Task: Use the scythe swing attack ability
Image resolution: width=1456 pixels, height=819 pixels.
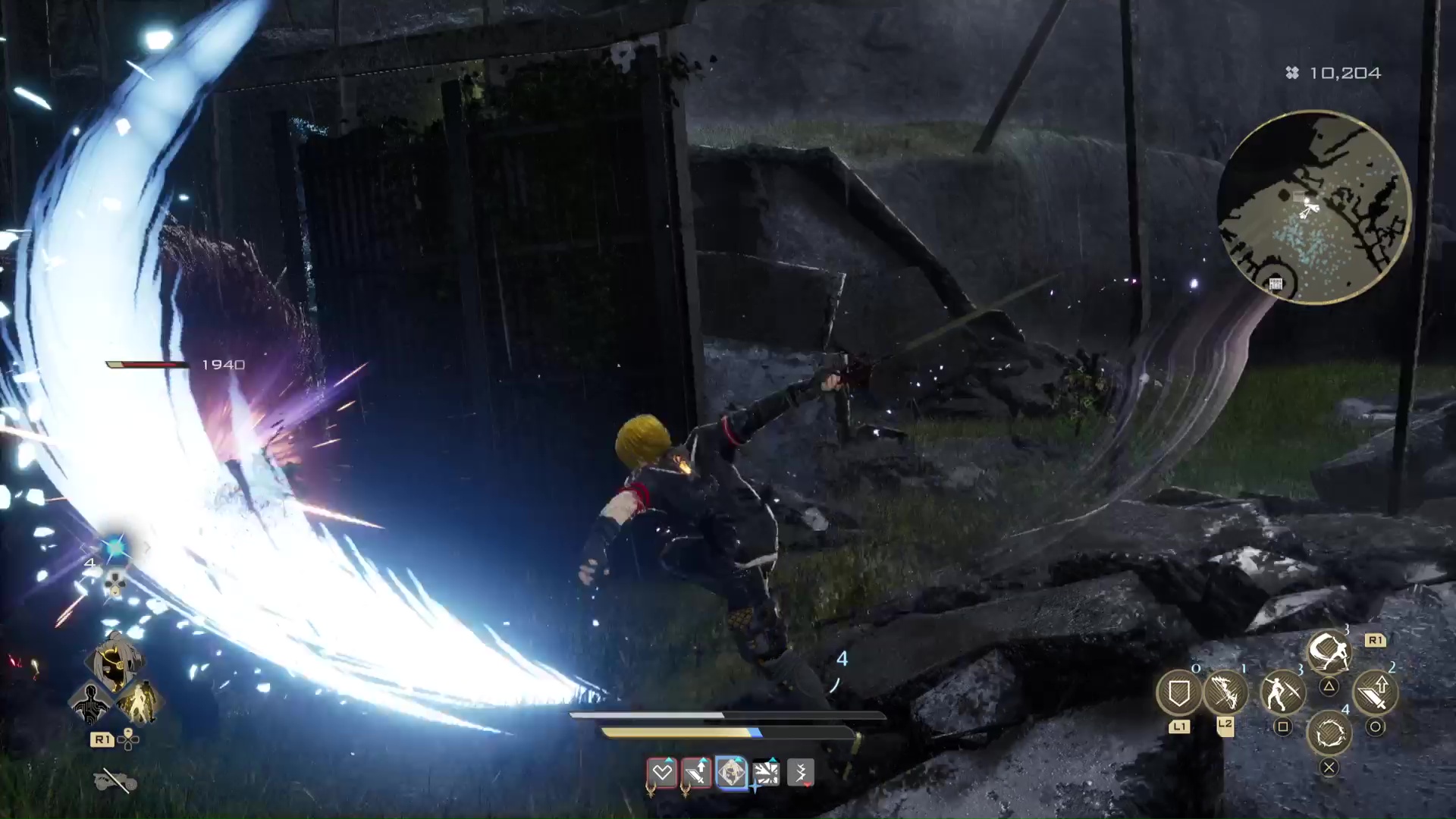Action: pyautogui.click(x=1329, y=651)
